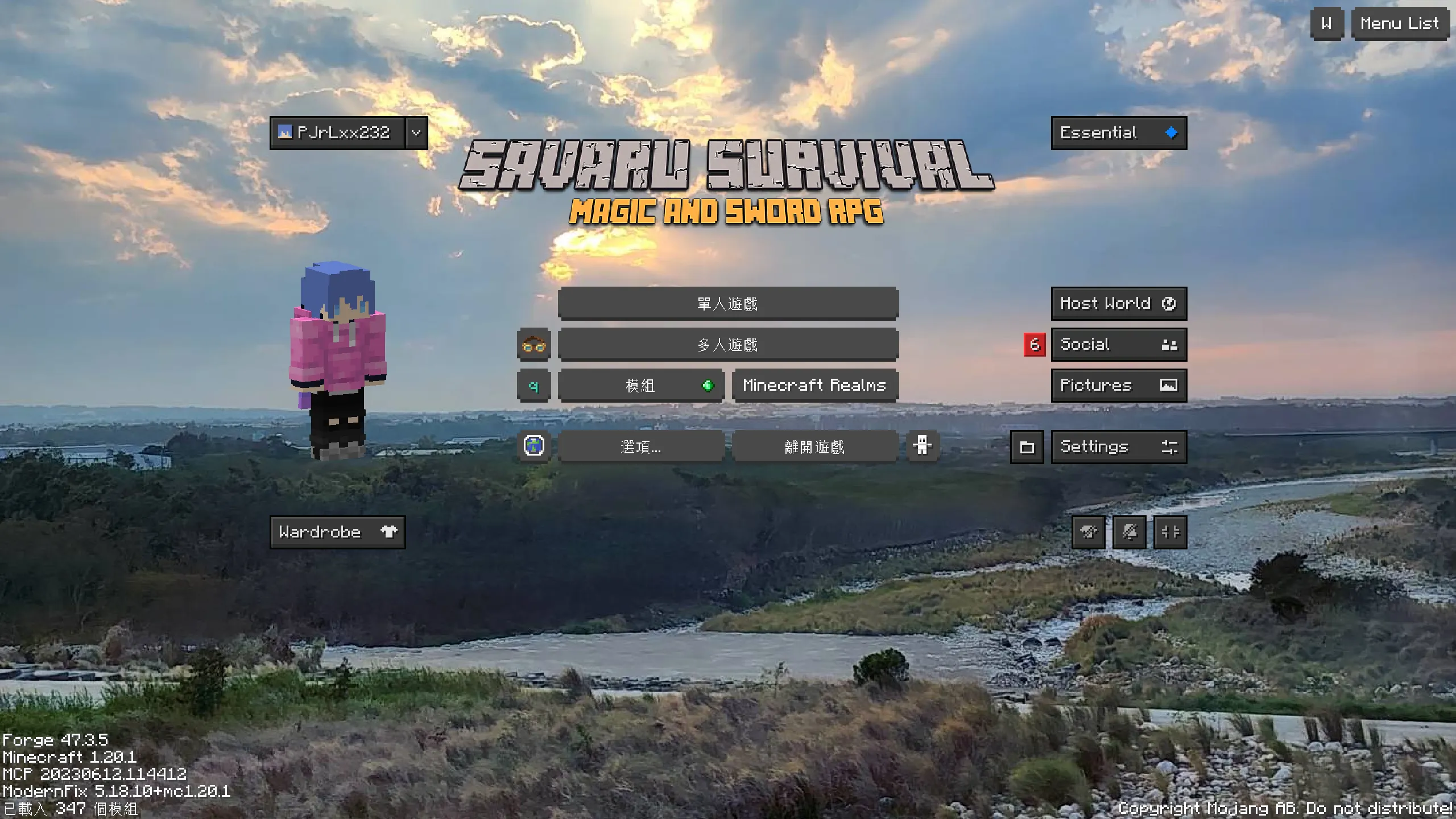Open language selection via the globe icon
Image resolution: width=1456 pixels, height=819 pixels.
point(533,446)
